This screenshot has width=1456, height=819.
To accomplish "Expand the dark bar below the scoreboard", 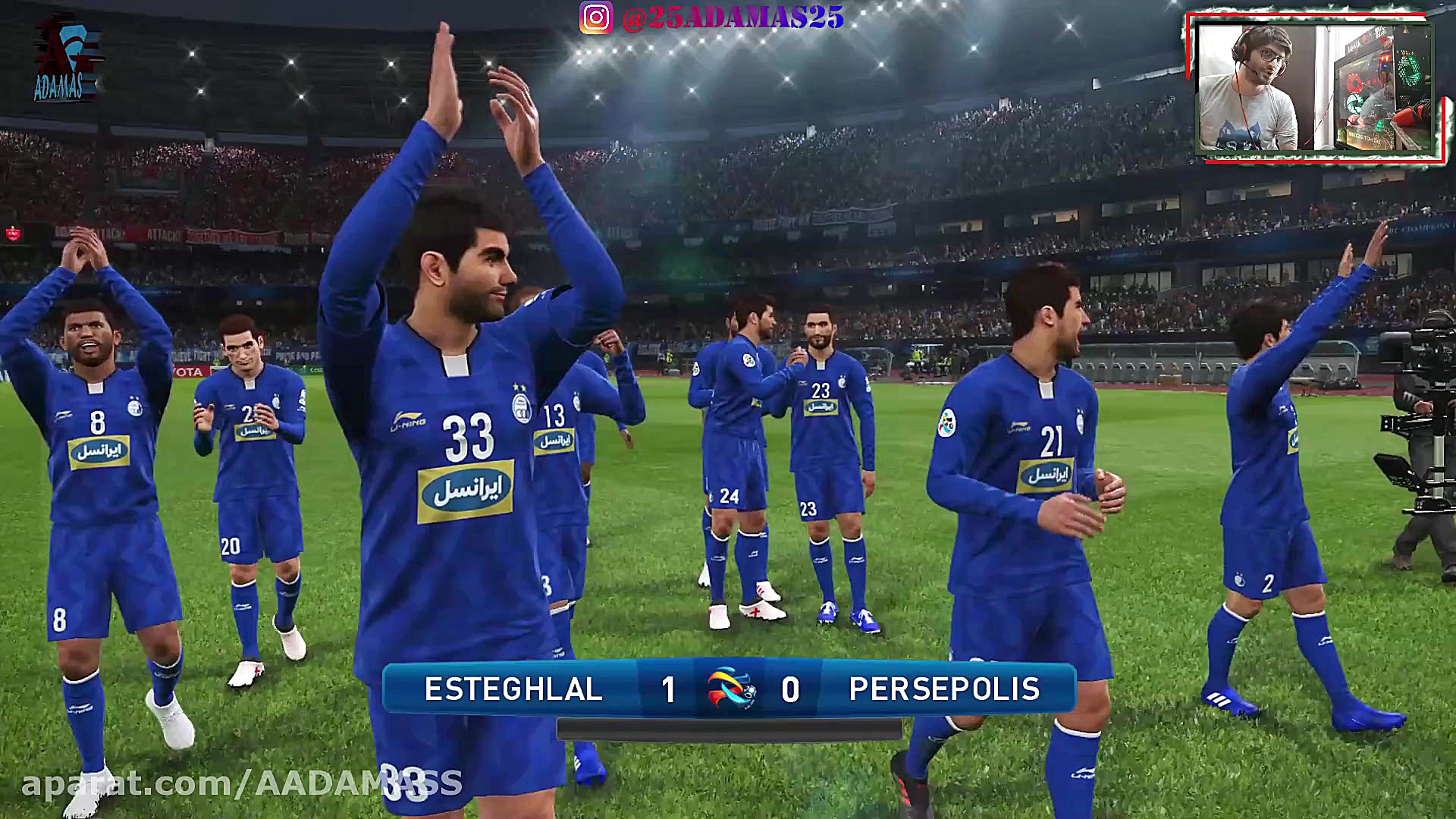I will 726,729.
